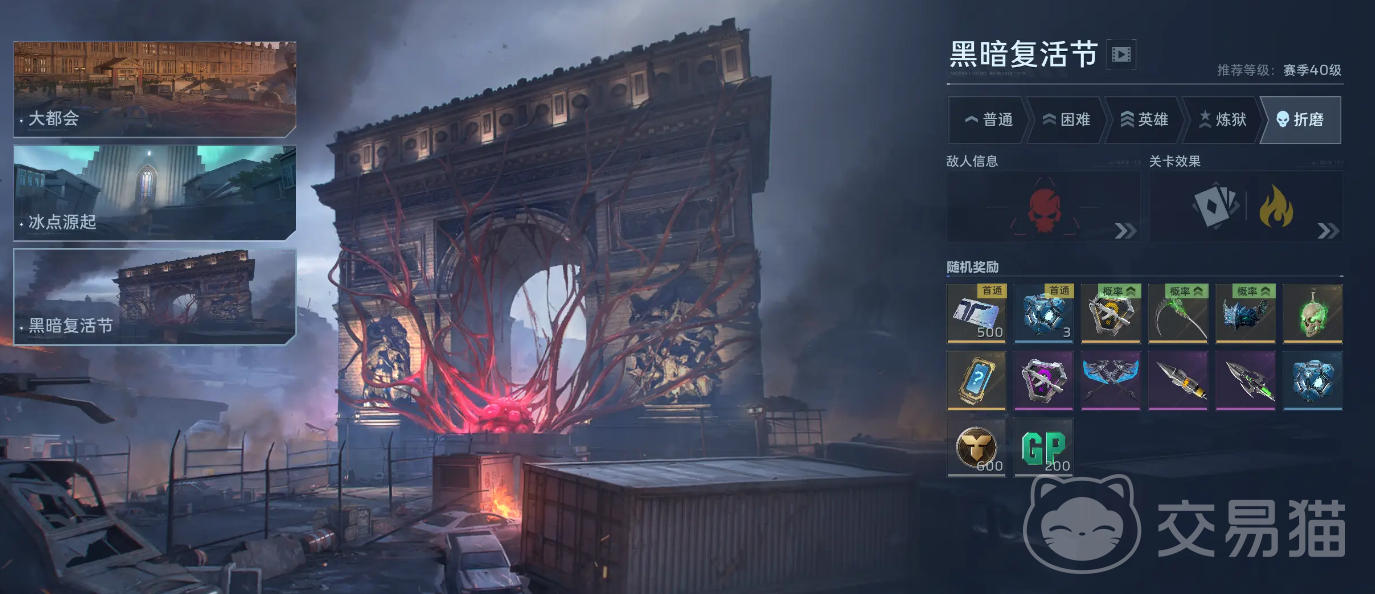Select the 大都会 map thumbnail
The width and height of the screenshot is (1375, 594).
coord(154,88)
